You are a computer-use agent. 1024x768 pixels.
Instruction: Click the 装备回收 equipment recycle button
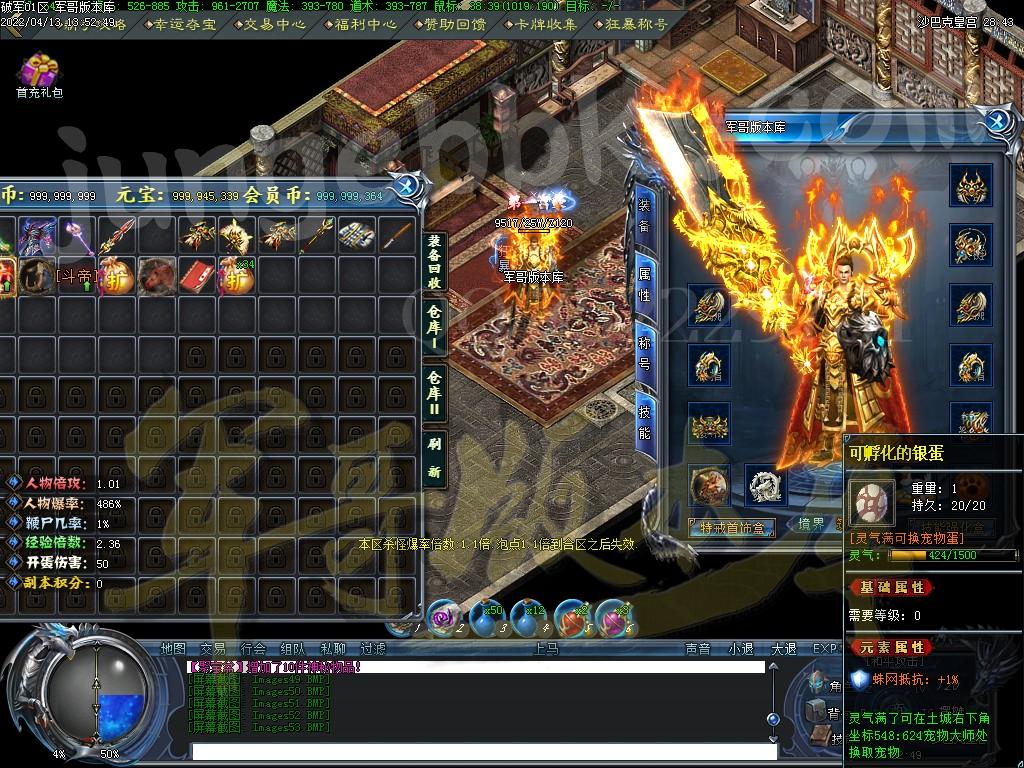[434, 261]
